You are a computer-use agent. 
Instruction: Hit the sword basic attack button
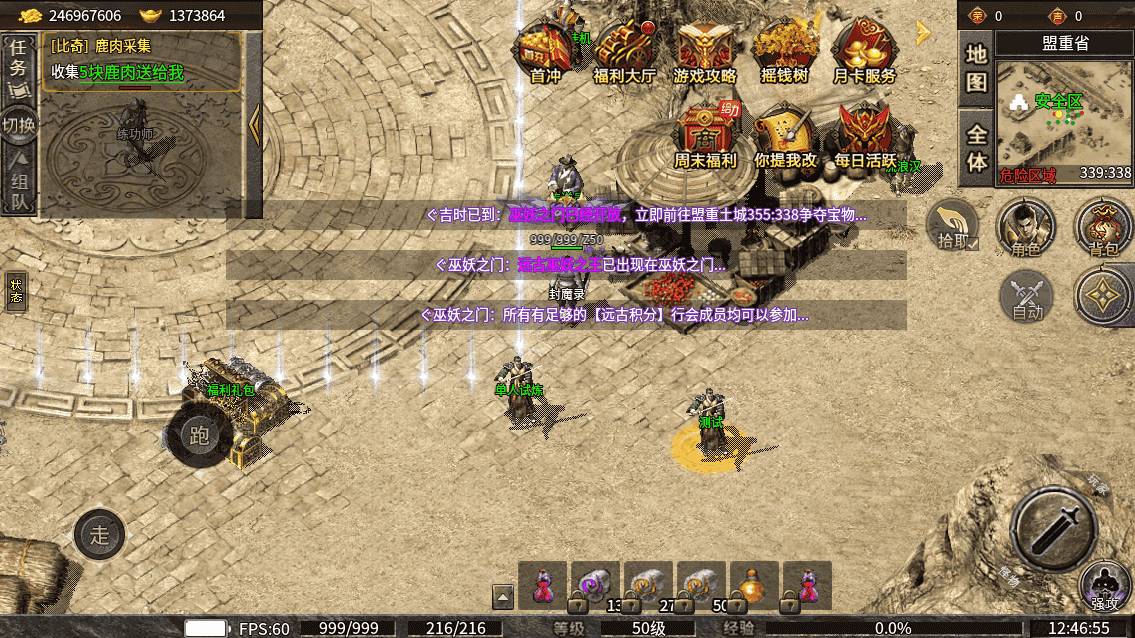(1056, 526)
